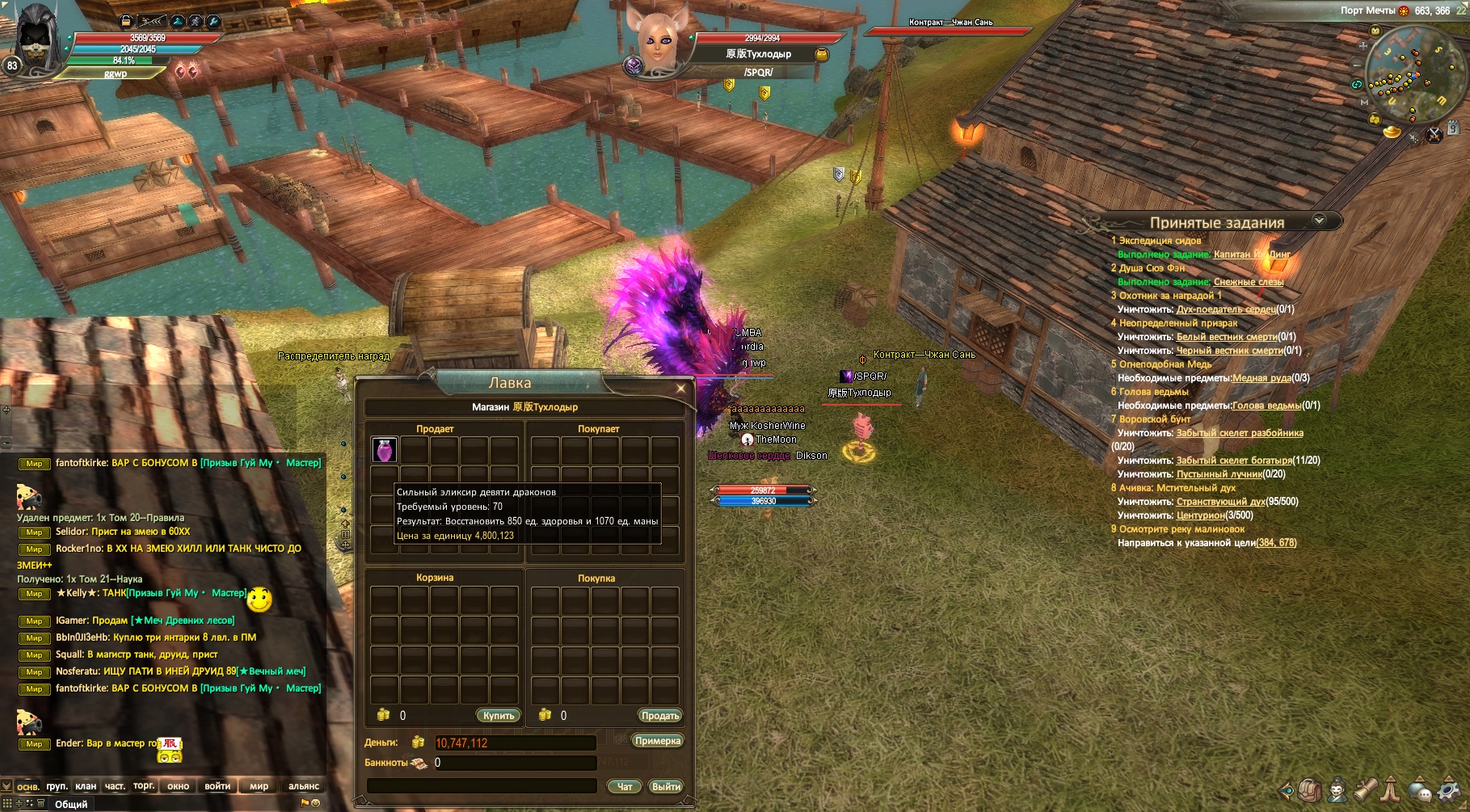Open the quest scroll icon
Image resolution: width=1470 pixels, height=812 pixels.
(x=1366, y=789)
